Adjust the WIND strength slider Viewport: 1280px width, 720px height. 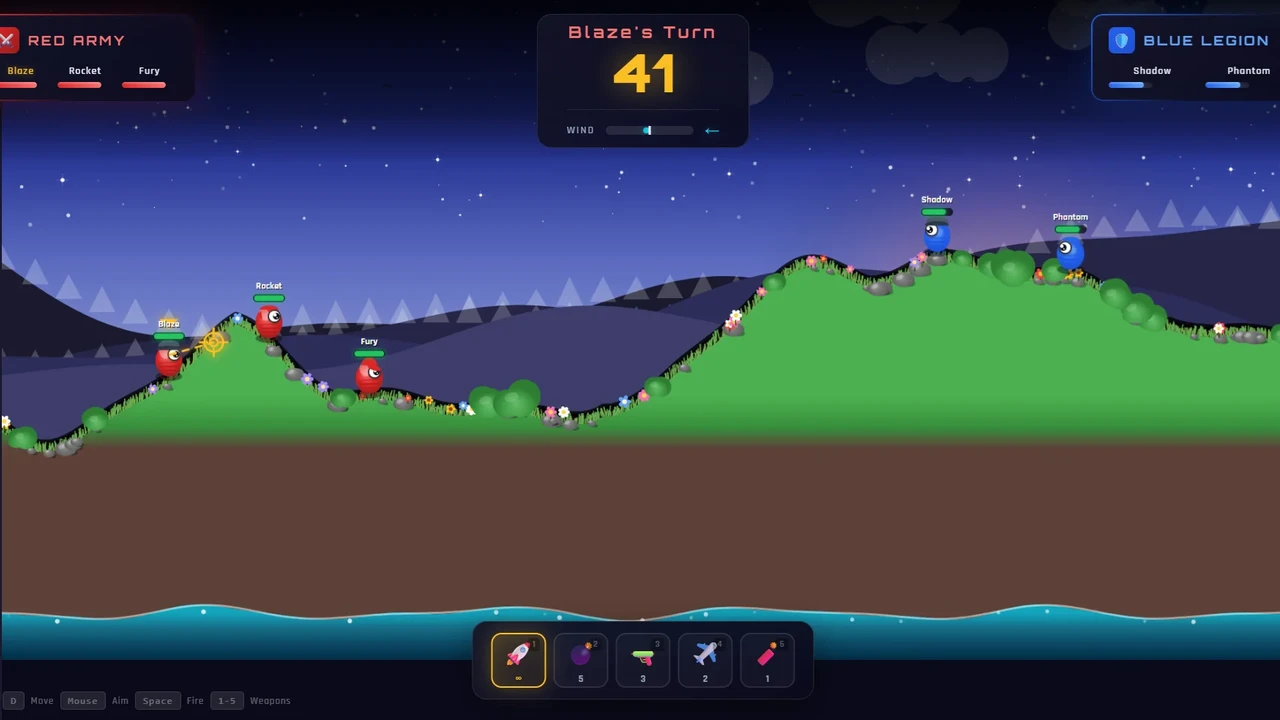coord(648,130)
